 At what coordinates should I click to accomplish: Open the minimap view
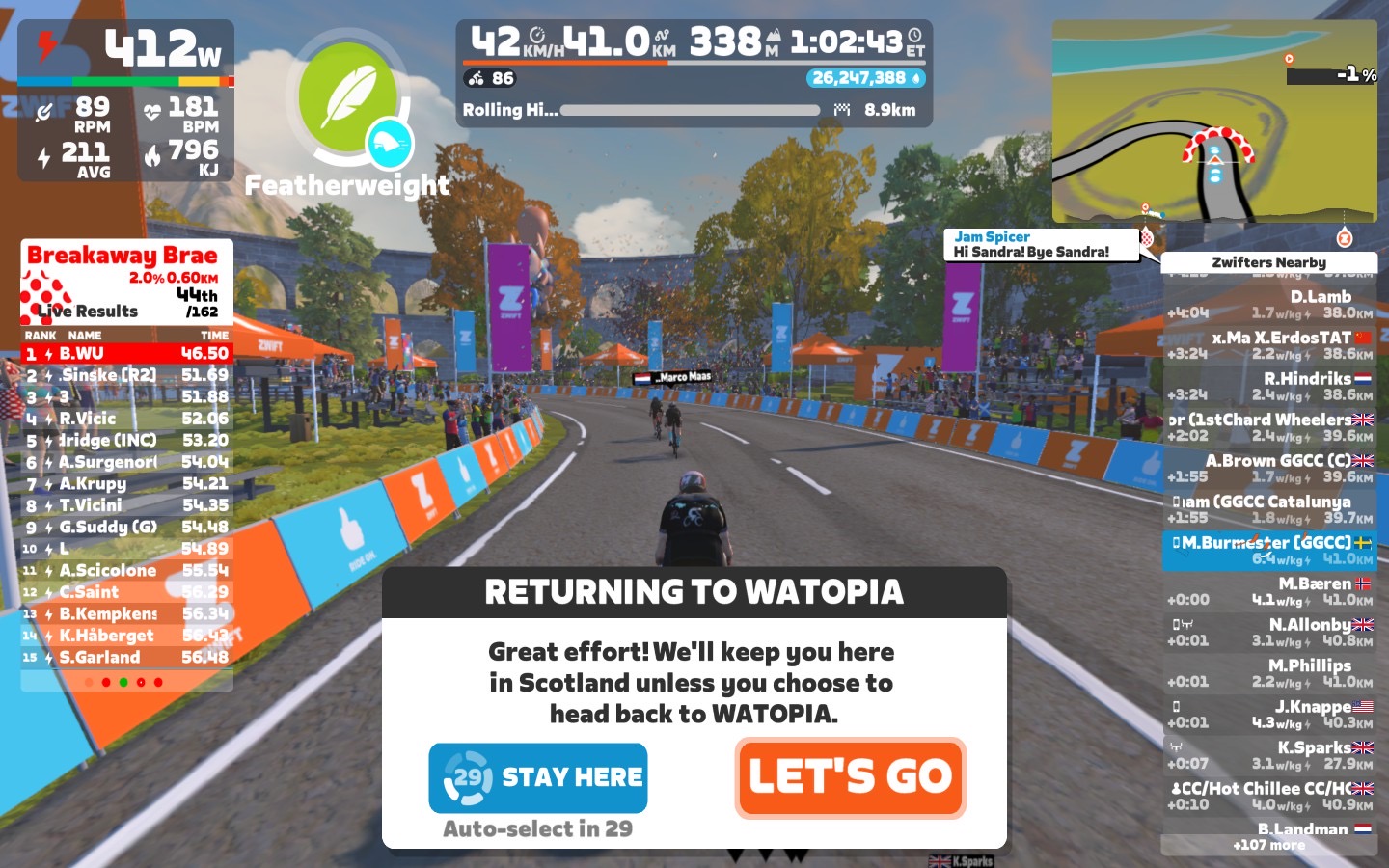point(1214,122)
